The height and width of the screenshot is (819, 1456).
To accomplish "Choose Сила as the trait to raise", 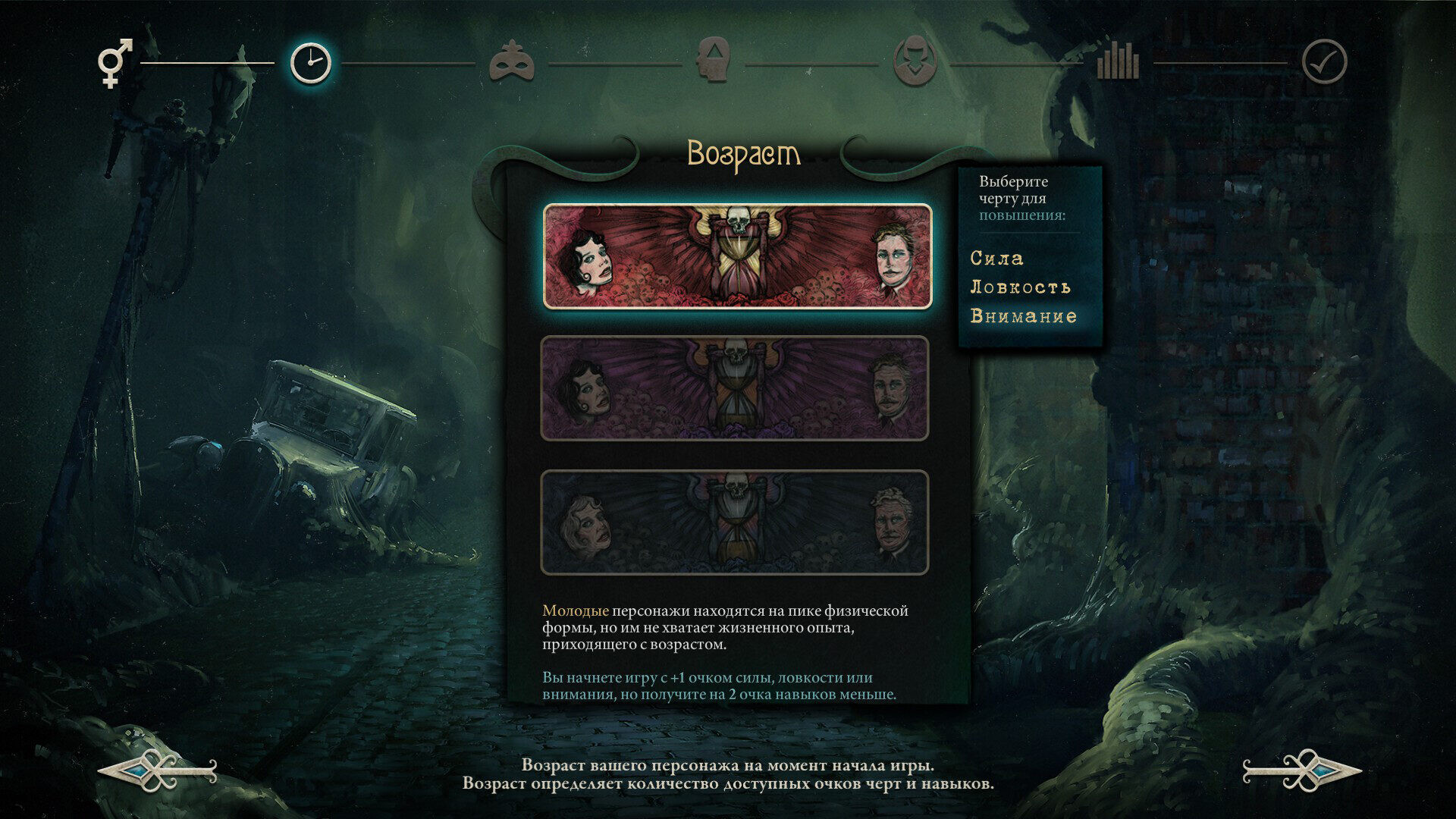I will pos(996,259).
